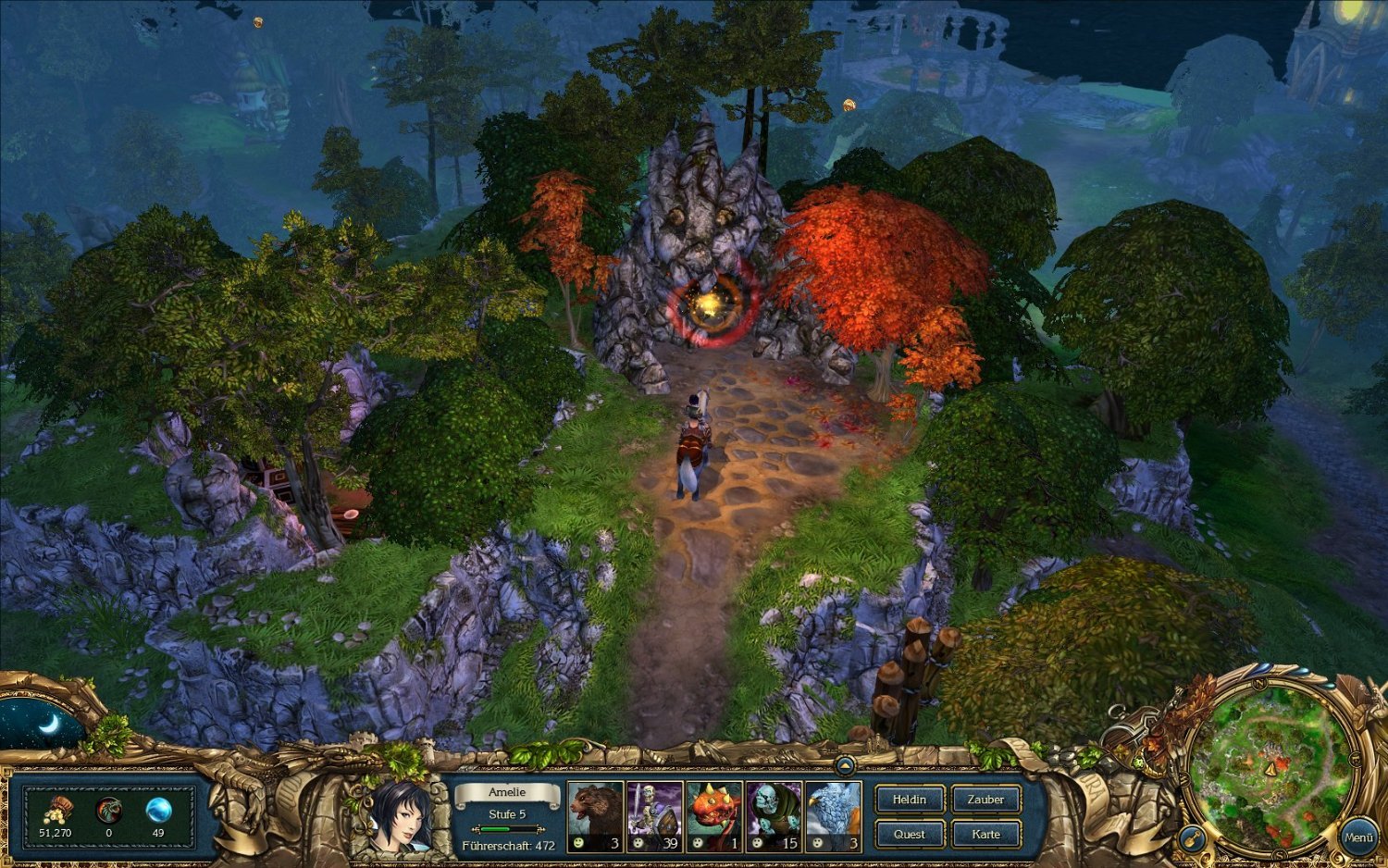The image size is (1388, 868).
Task: Choose the red spiked plant troop
Action: click(x=713, y=816)
